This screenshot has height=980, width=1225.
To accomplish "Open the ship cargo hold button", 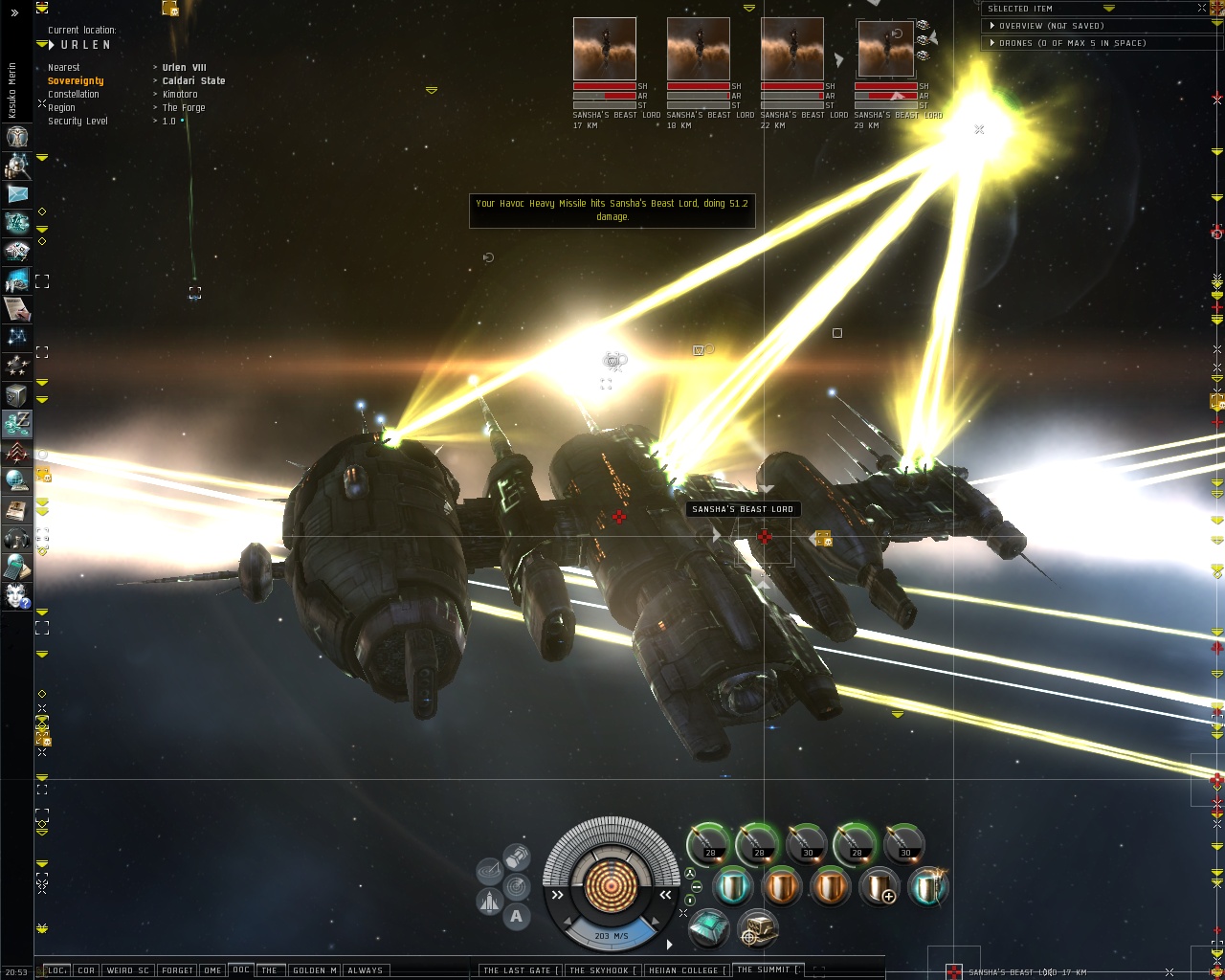I will [517, 856].
